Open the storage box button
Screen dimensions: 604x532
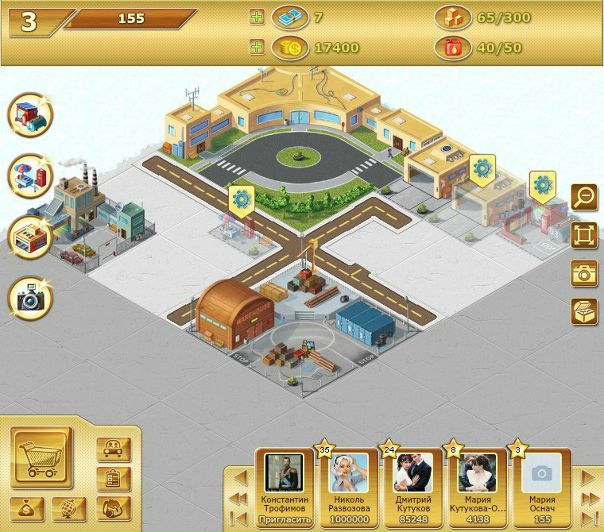pos(583,311)
